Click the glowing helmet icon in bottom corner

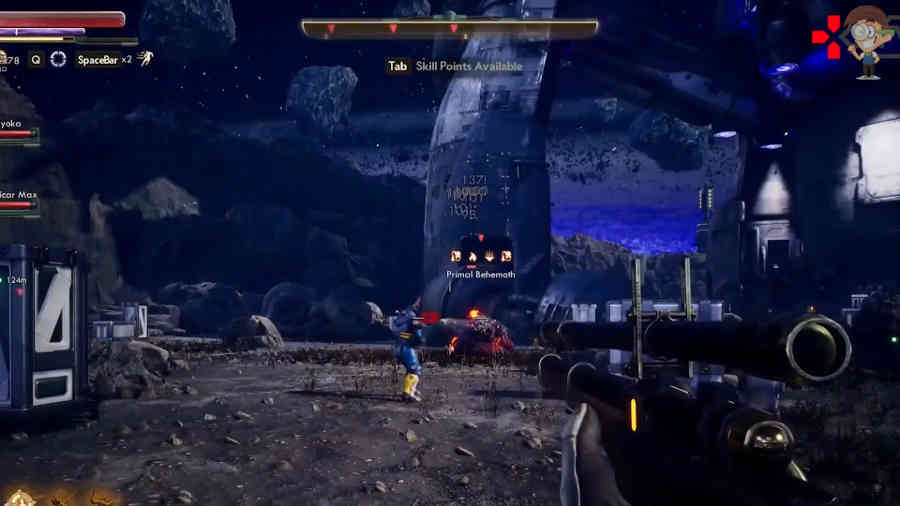coord(20,496)
